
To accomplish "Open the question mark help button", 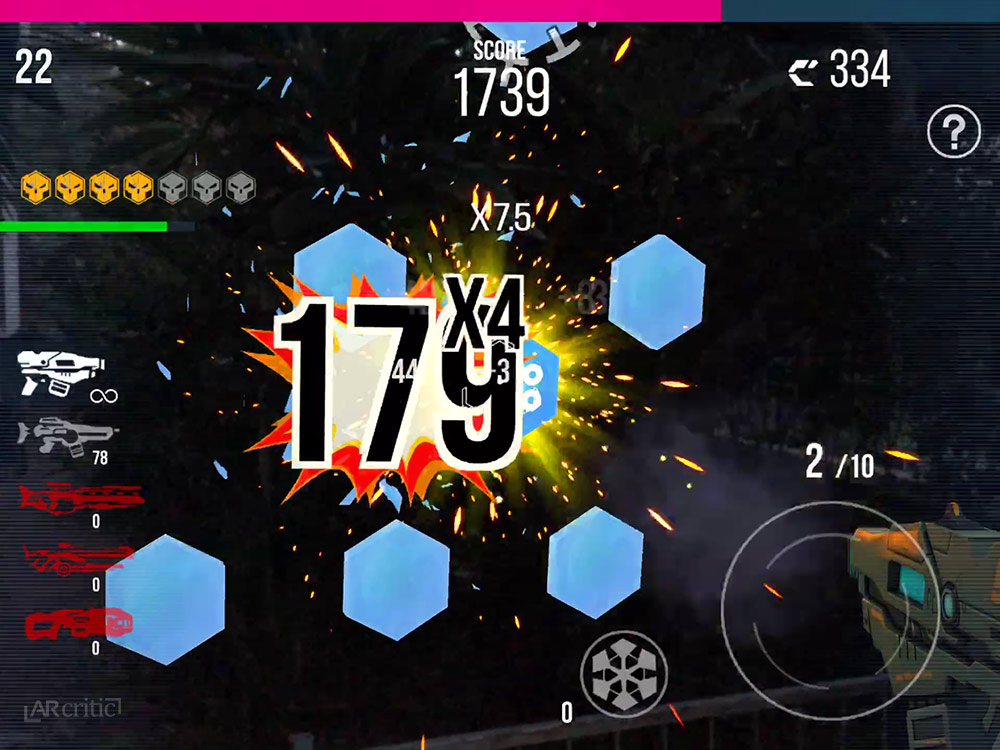I will pyautogui.click(x=953, y=131).
